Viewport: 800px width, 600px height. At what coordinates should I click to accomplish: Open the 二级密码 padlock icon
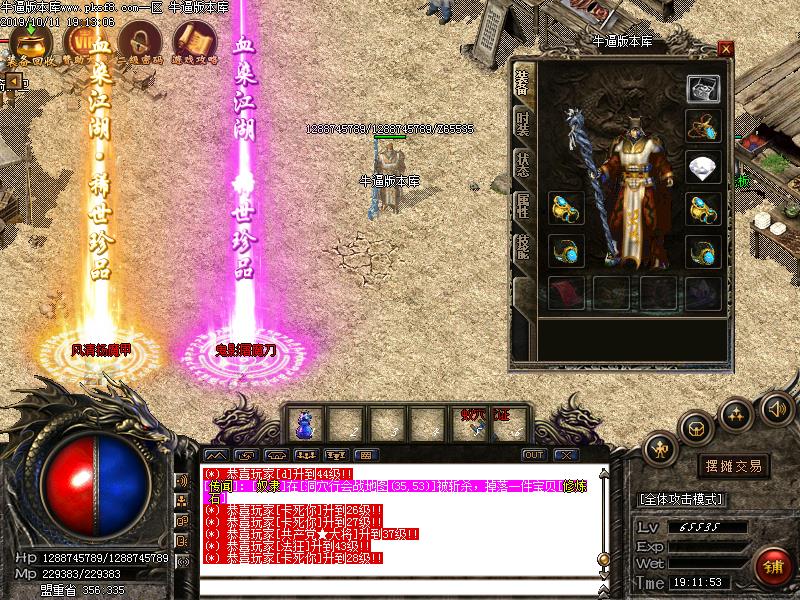pos(139,41)
